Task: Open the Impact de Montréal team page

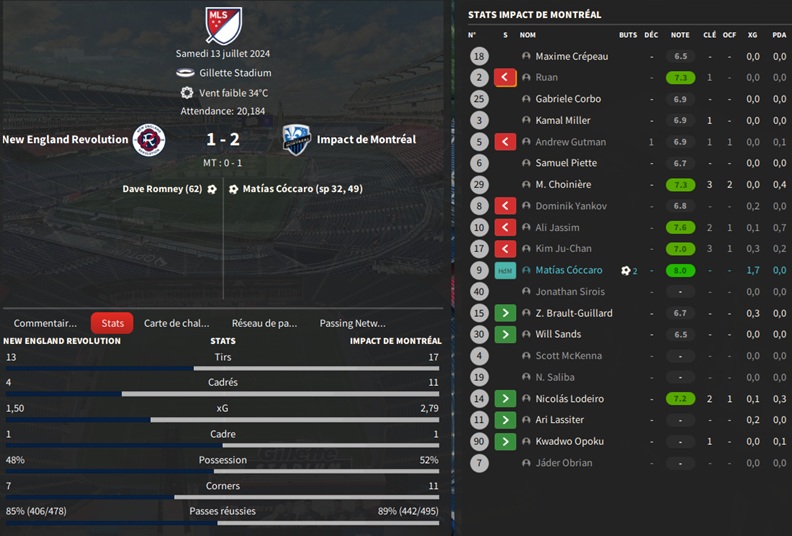Action: pyautogui.click(x=366, y=140)
